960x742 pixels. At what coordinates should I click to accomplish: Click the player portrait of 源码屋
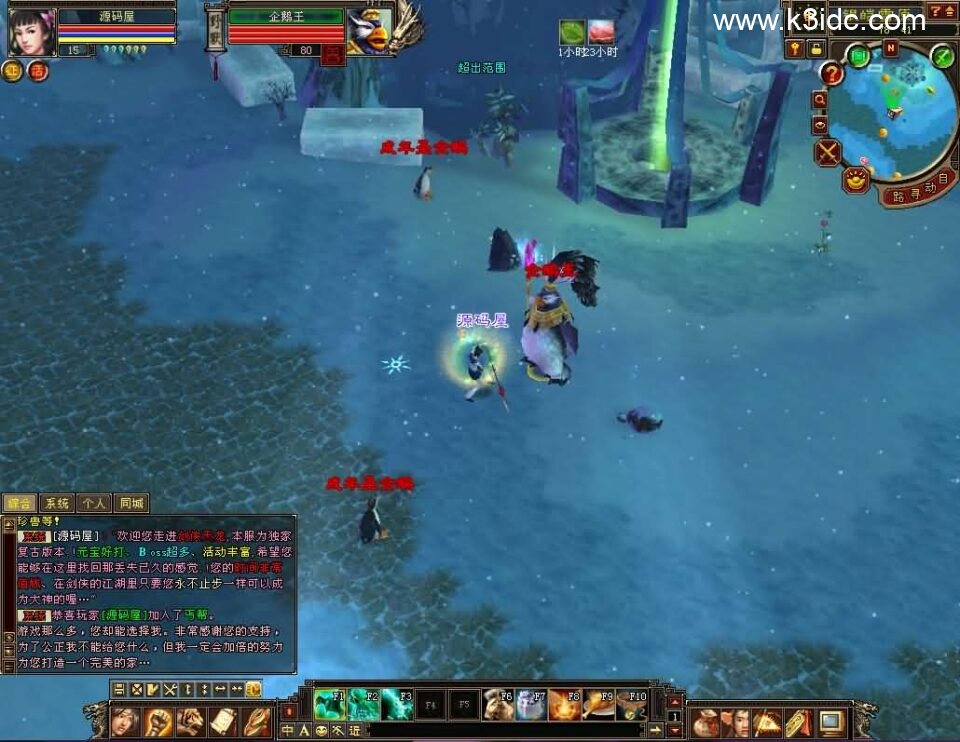click(x=30, y=31)
